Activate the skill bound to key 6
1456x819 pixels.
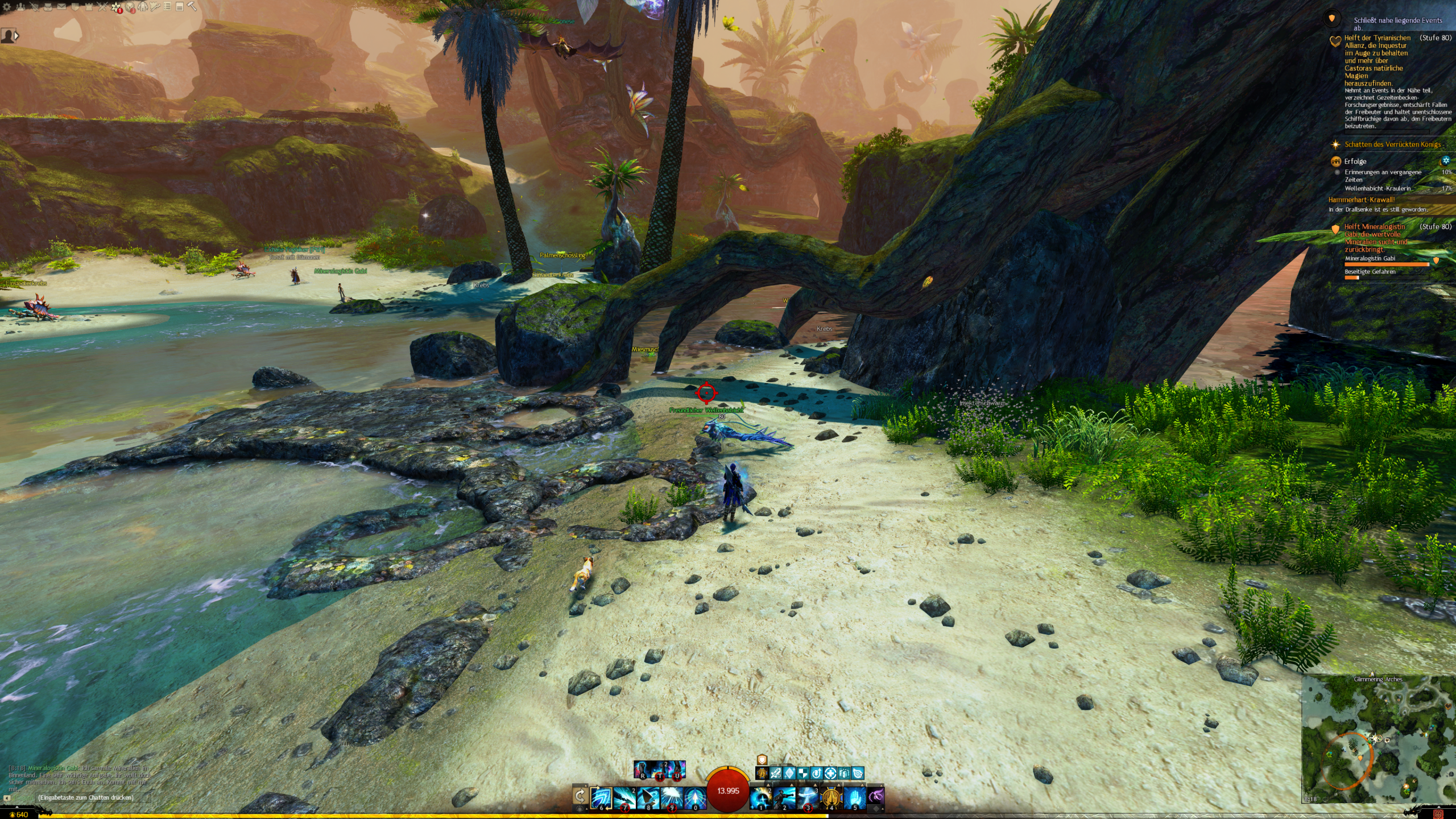601,797
